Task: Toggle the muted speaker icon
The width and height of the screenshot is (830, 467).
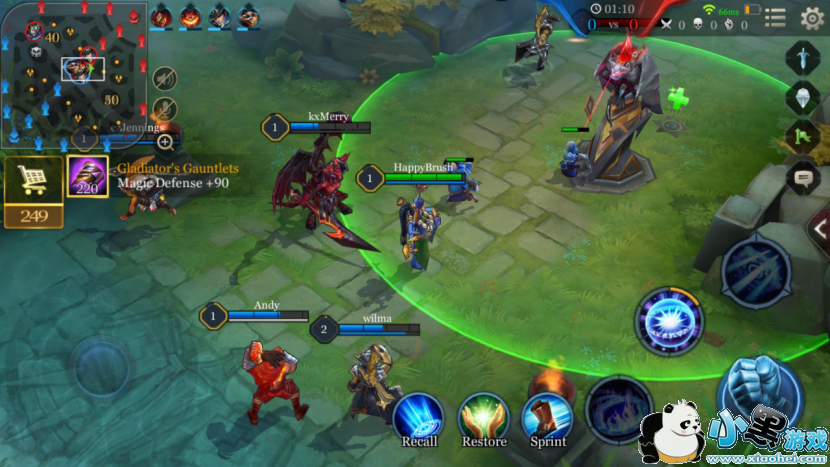Action: click(x=165, y=78)
